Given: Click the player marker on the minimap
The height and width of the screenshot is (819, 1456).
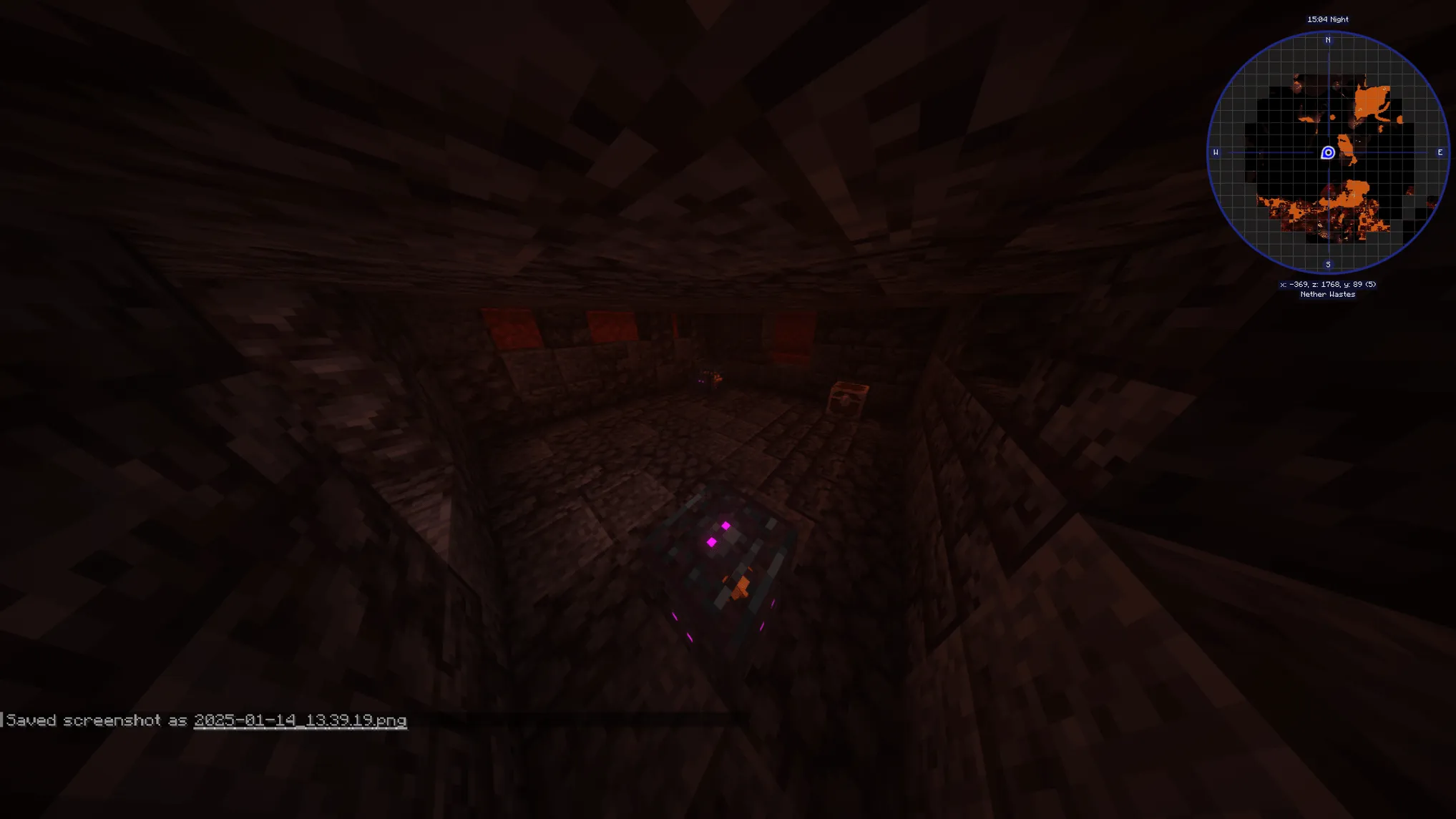Looking at the screenshot, I should click(x=1328, y=152).
